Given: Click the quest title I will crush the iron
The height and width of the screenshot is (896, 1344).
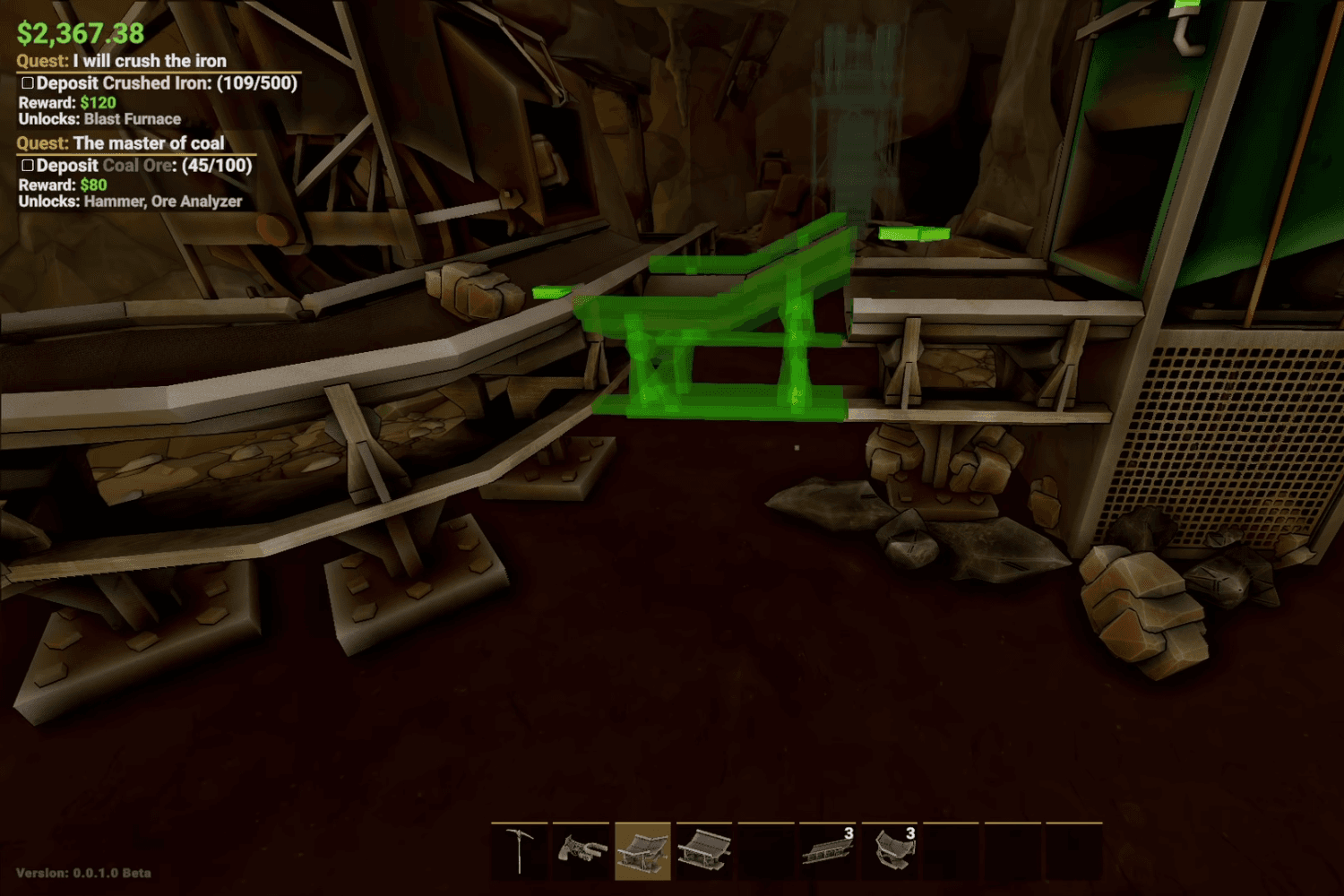Looking at the screenshot, I should (122, 61).
